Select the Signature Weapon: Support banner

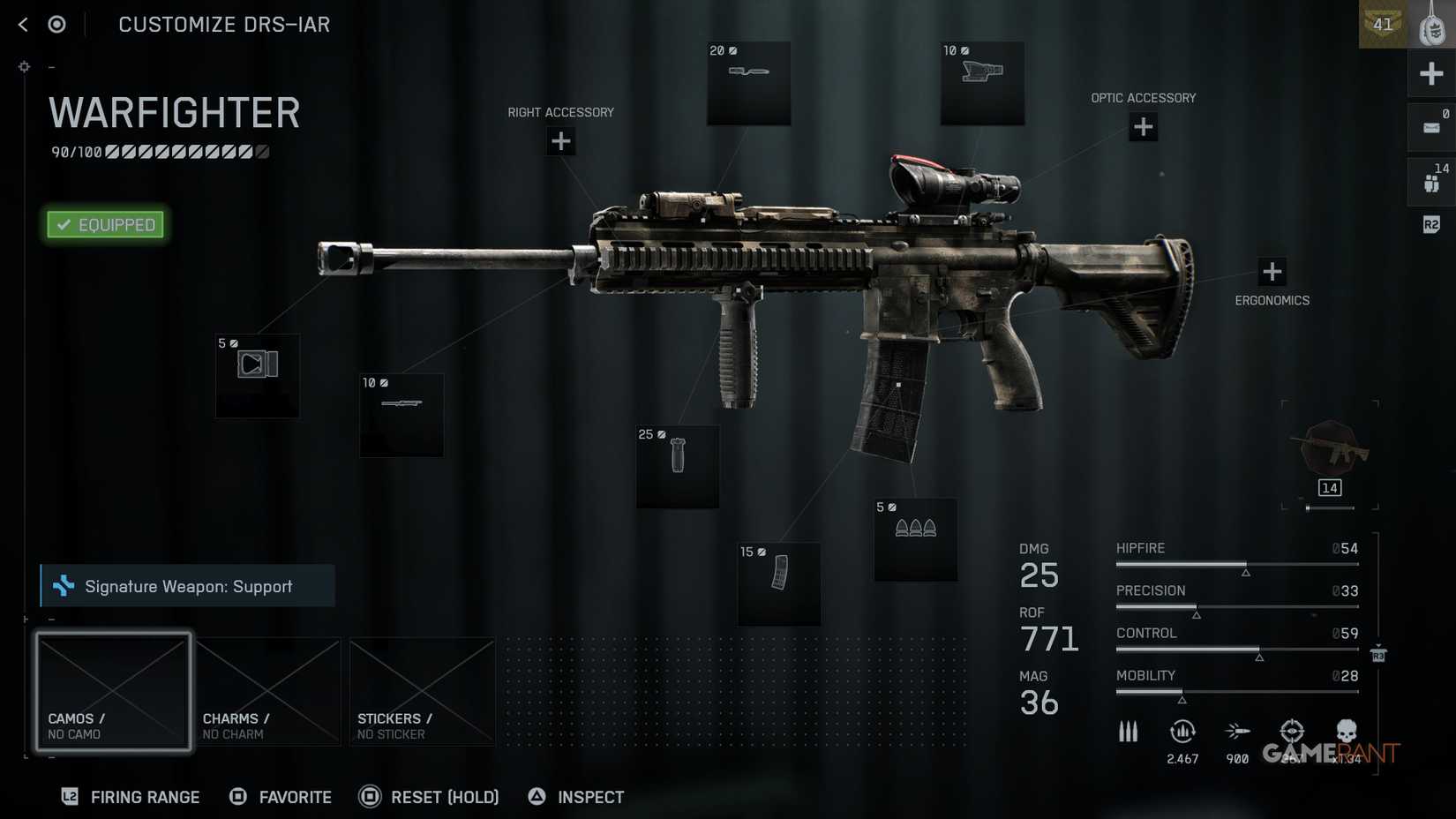pyautogui.click(x=188, y=586)
